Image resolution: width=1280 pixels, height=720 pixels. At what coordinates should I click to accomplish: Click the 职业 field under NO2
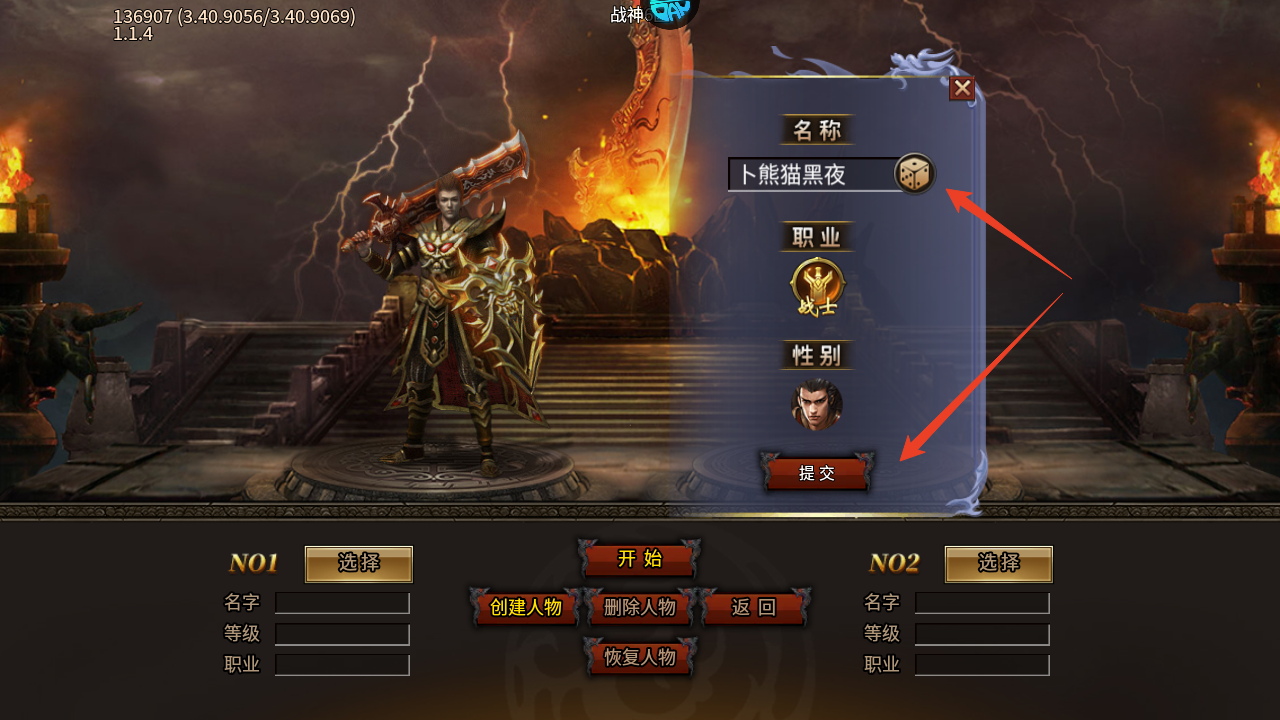click(981, 664)
